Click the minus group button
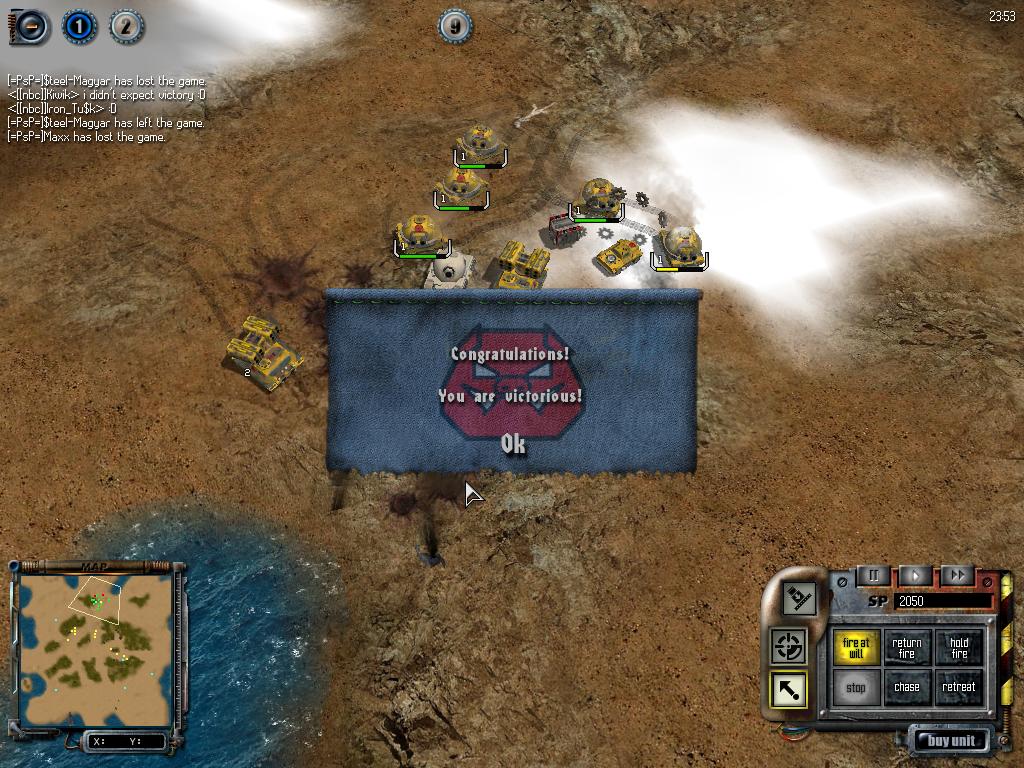Viewport: 1024px width, 768px height. 31,27
